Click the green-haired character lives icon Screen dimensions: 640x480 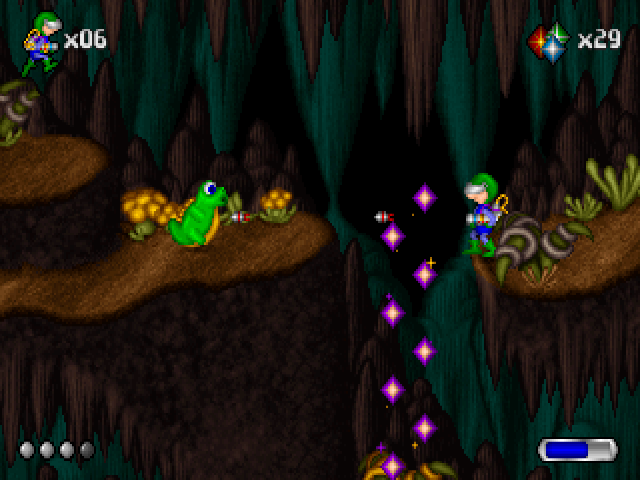tap(41, 43)
